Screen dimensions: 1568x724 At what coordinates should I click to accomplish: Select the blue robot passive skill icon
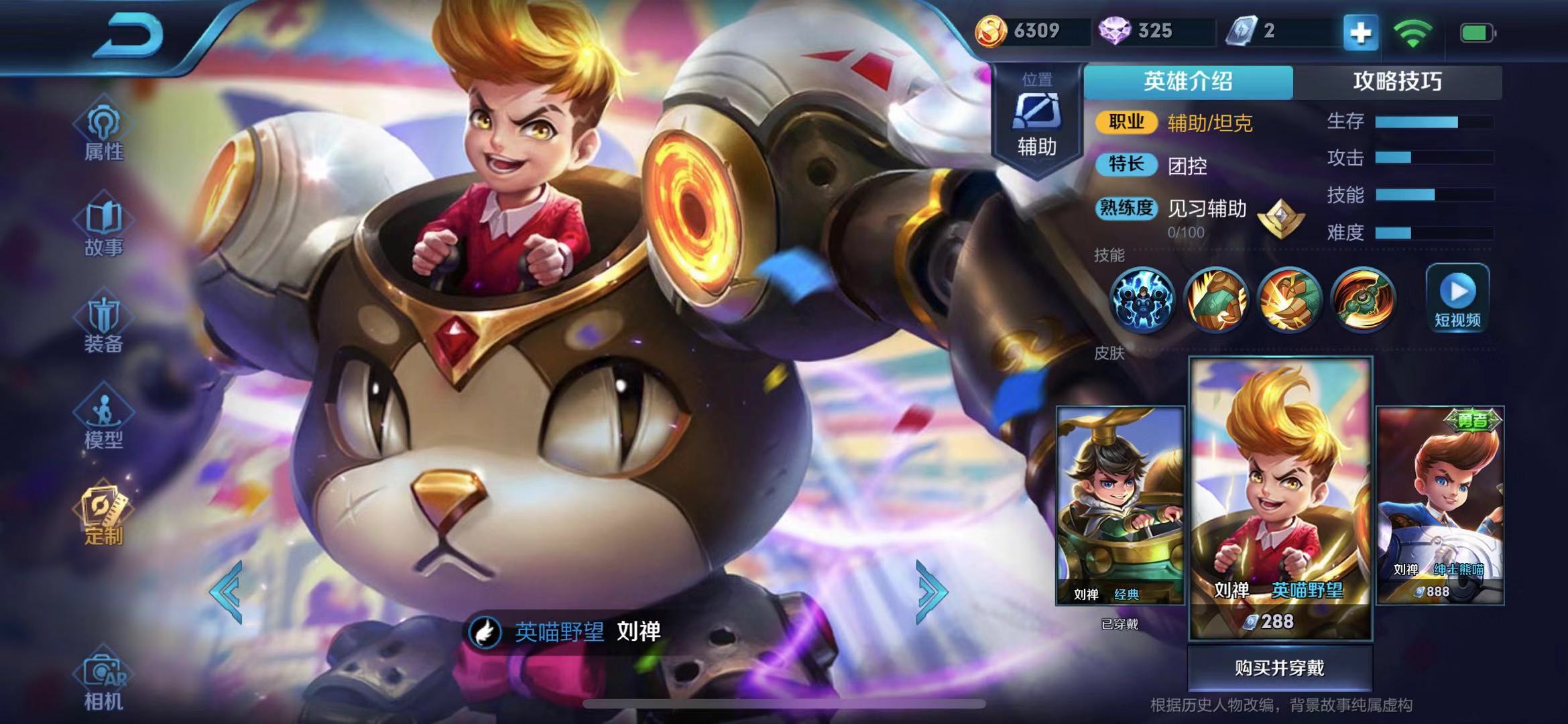[x=1142, y=300]
